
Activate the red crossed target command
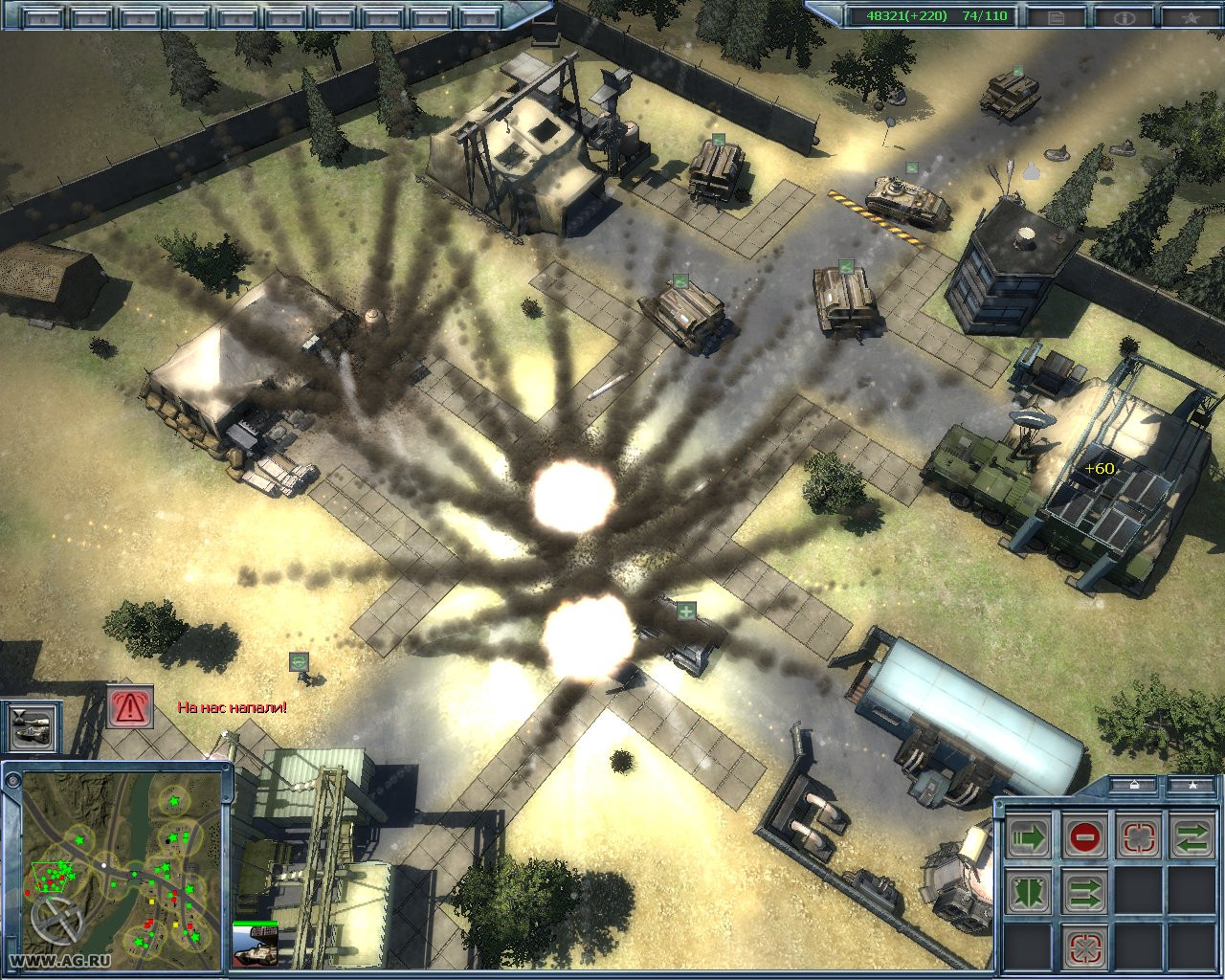pyautogui.click(x=1084, y=947)
